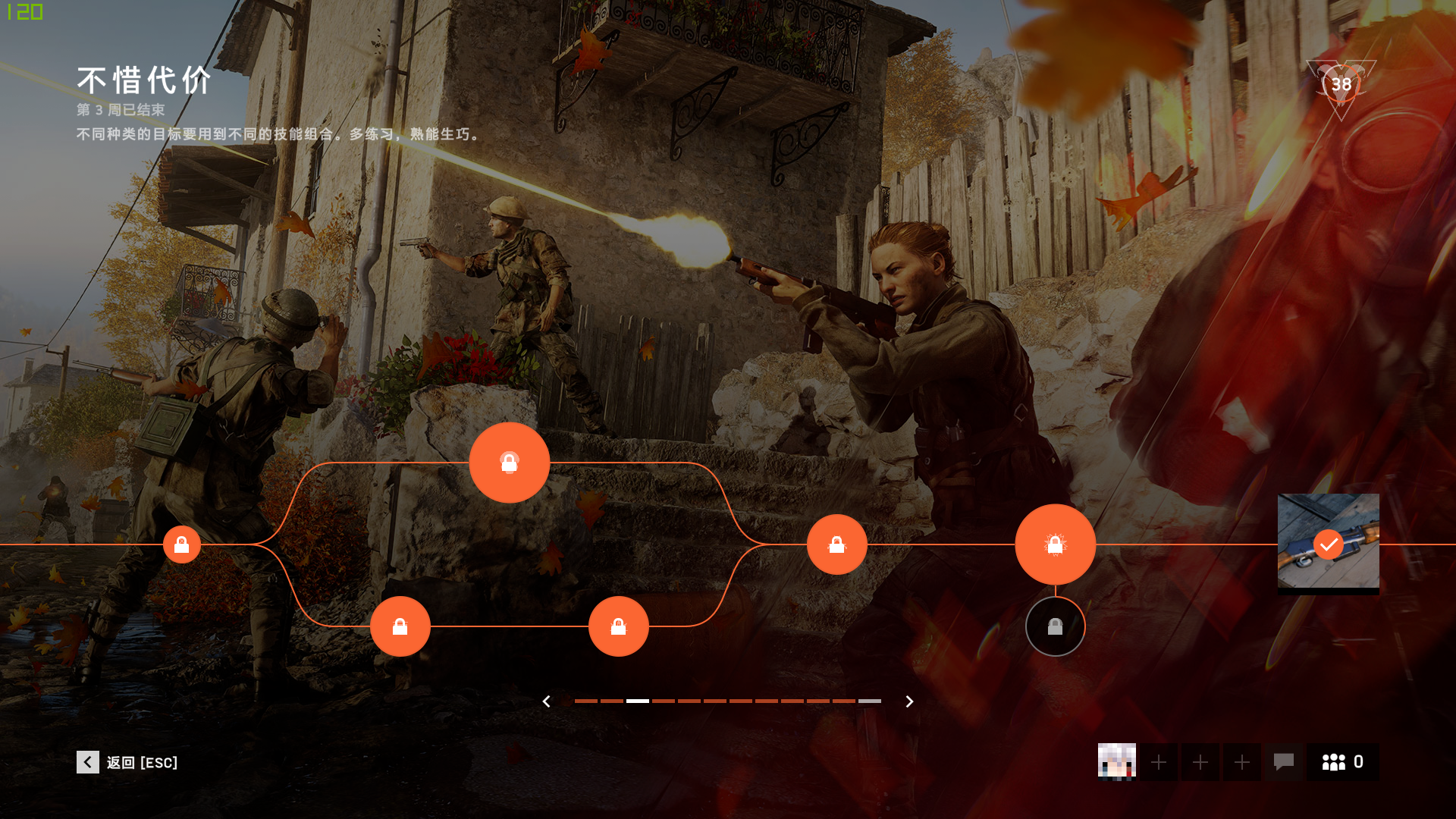Viewport: 1456px width, 819px height.
Task: Jump to the grey last week segment
Action: coord(869,701)
